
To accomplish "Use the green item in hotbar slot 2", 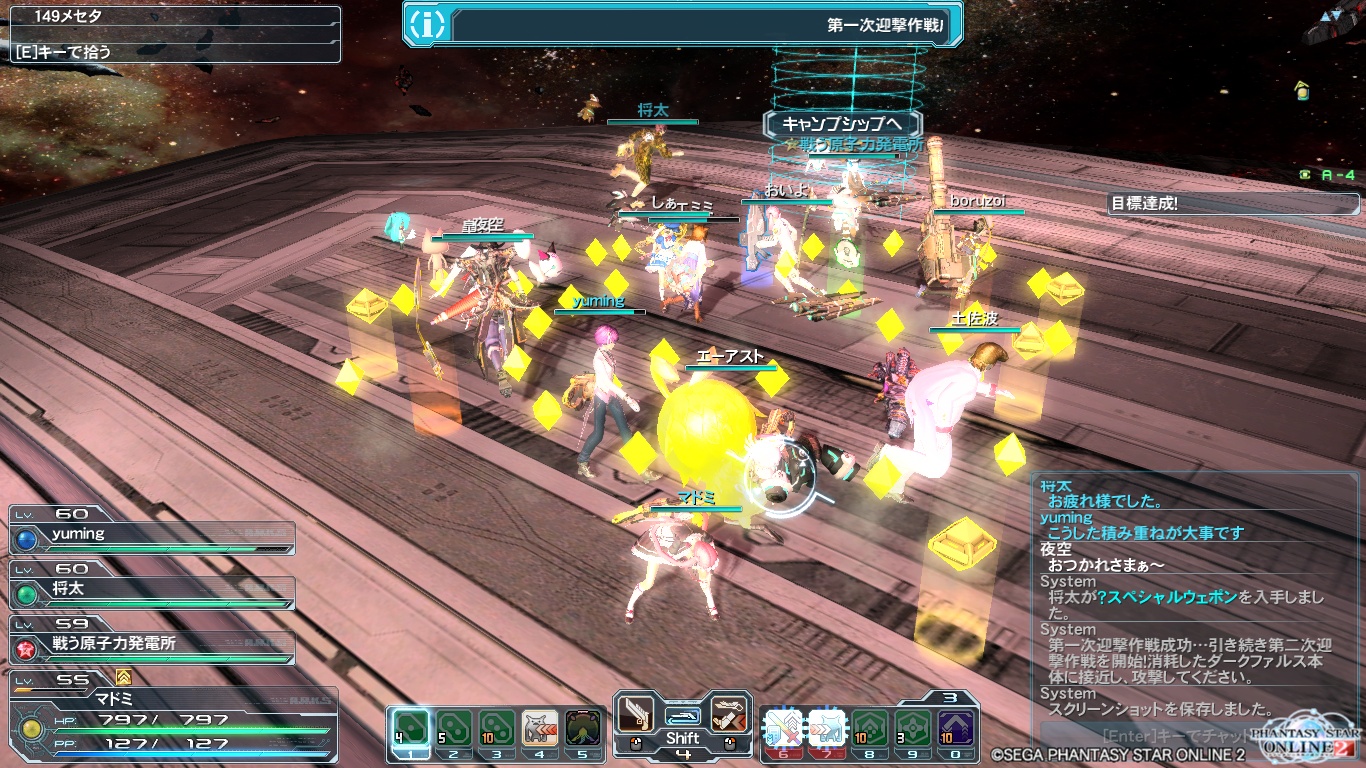I will (x=453, y=727).
